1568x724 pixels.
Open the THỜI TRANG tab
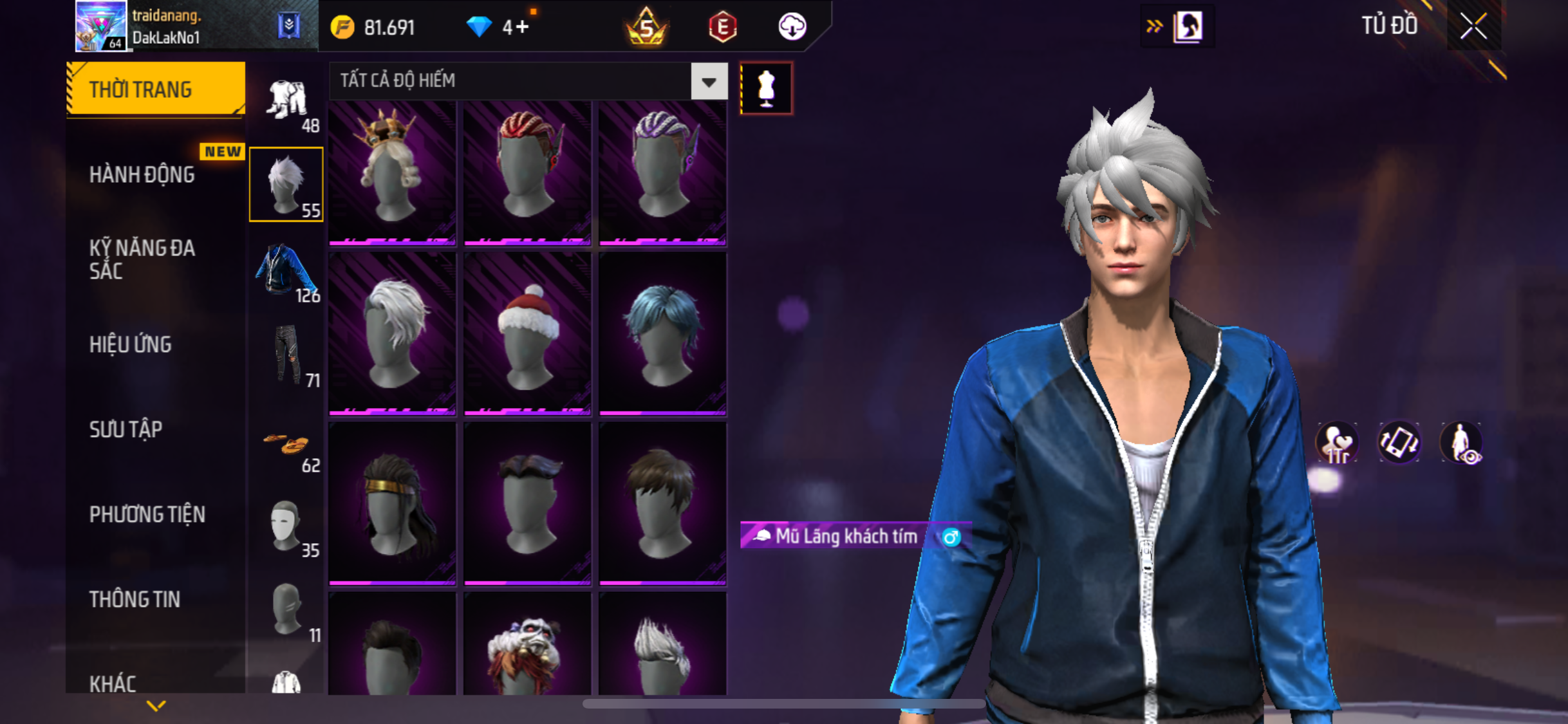click(x=155, y=89)
